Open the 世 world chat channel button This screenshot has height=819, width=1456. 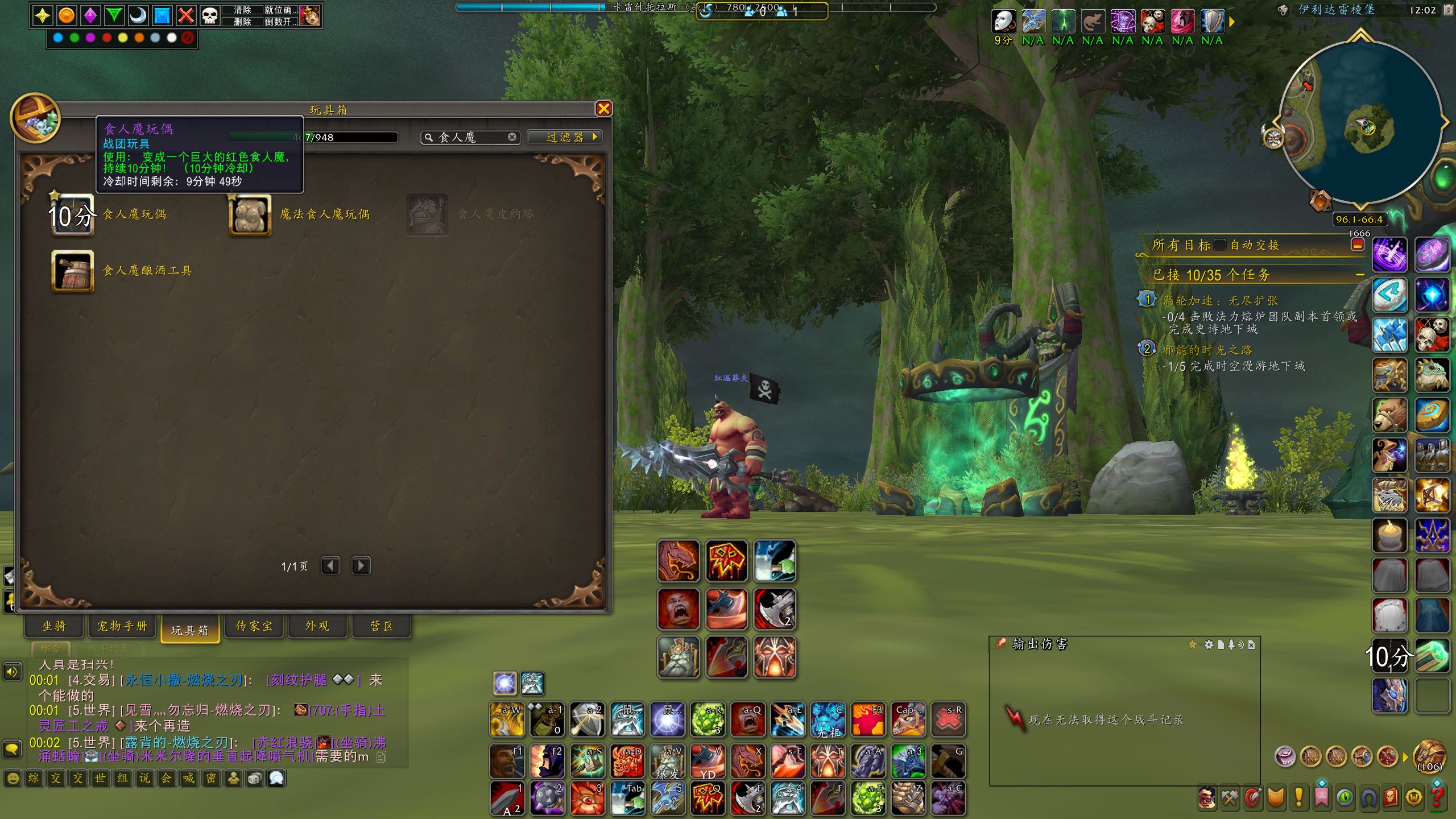click(100, 778)
